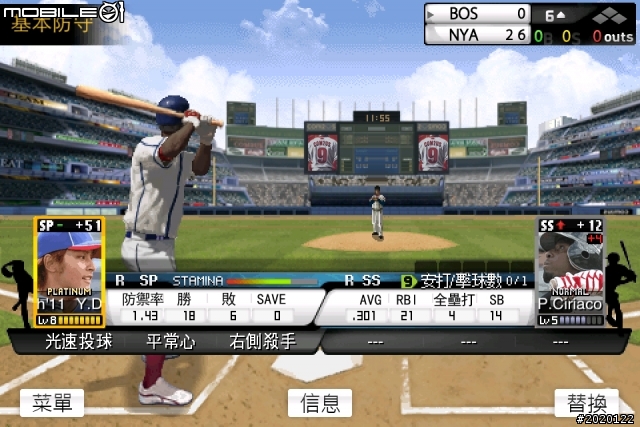This screenshot has width=640, height=427.
Task: Show the 光速投球 pitcher skill
Action: pyautogui.click(x=78, y=341)
